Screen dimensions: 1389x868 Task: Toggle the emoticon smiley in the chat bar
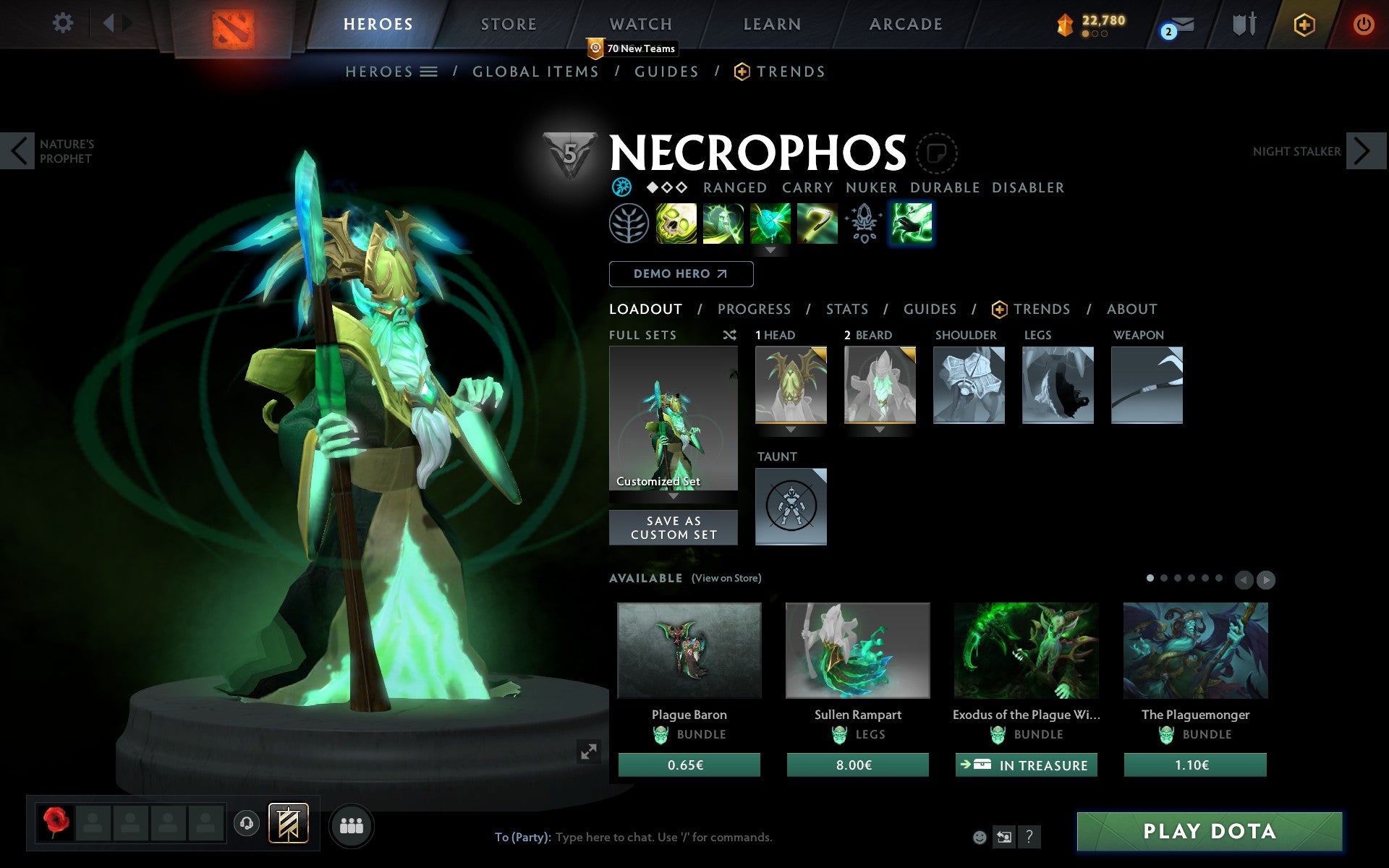(x=981, y=838)
